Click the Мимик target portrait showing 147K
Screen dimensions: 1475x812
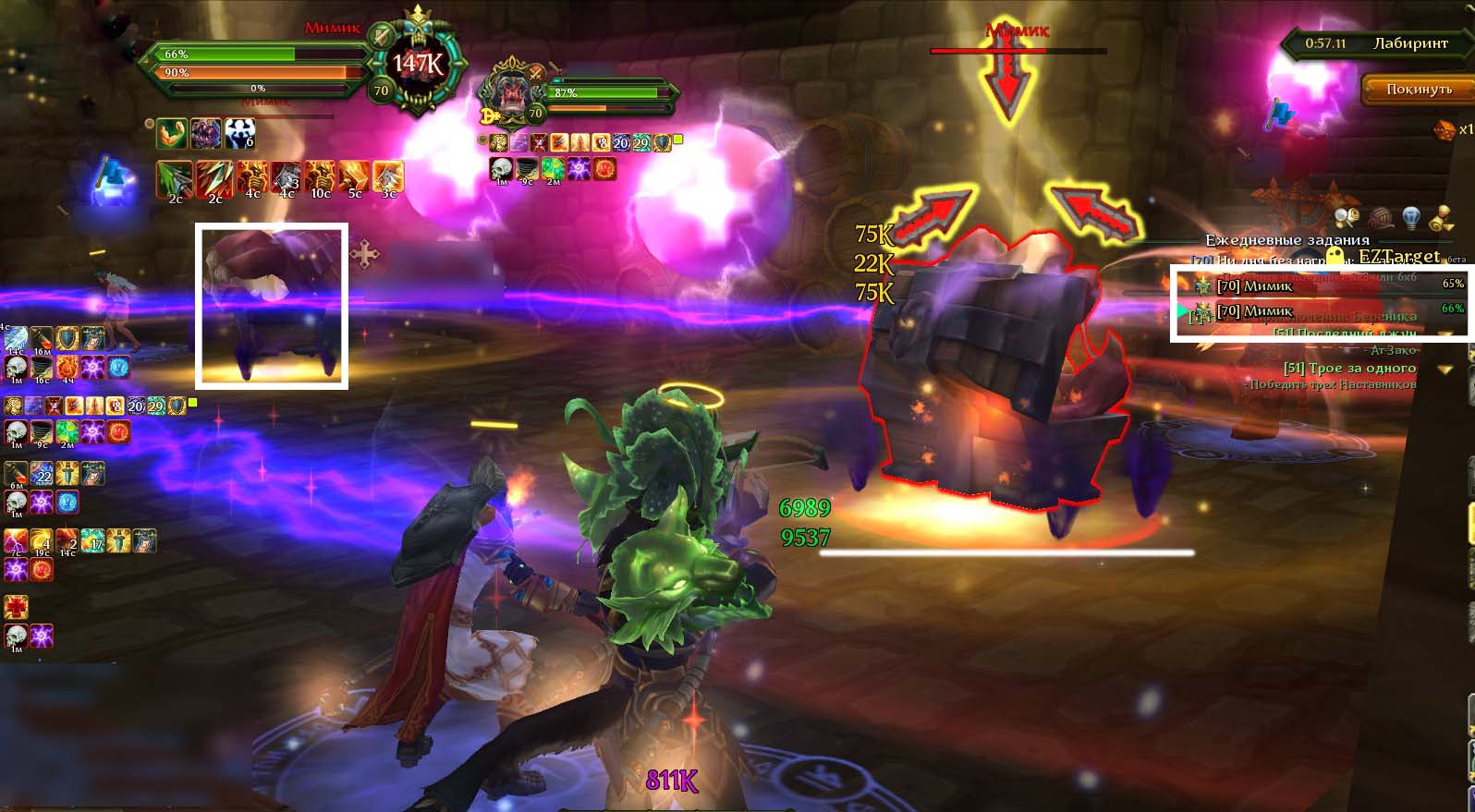pyautogui.click(x=418, y=65)
